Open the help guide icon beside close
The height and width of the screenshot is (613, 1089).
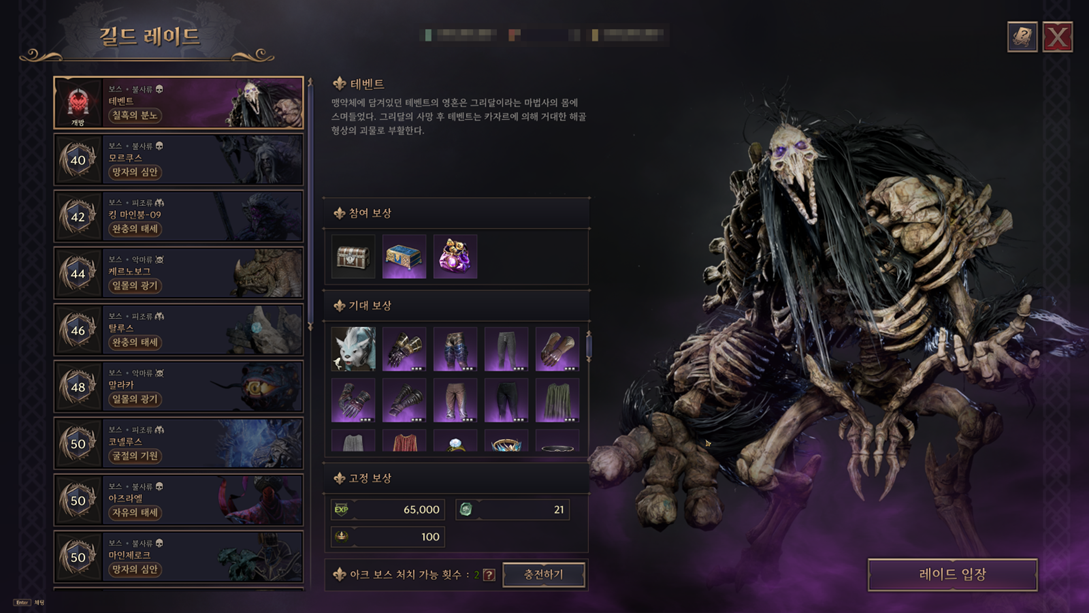click(x=1022, y=37)
